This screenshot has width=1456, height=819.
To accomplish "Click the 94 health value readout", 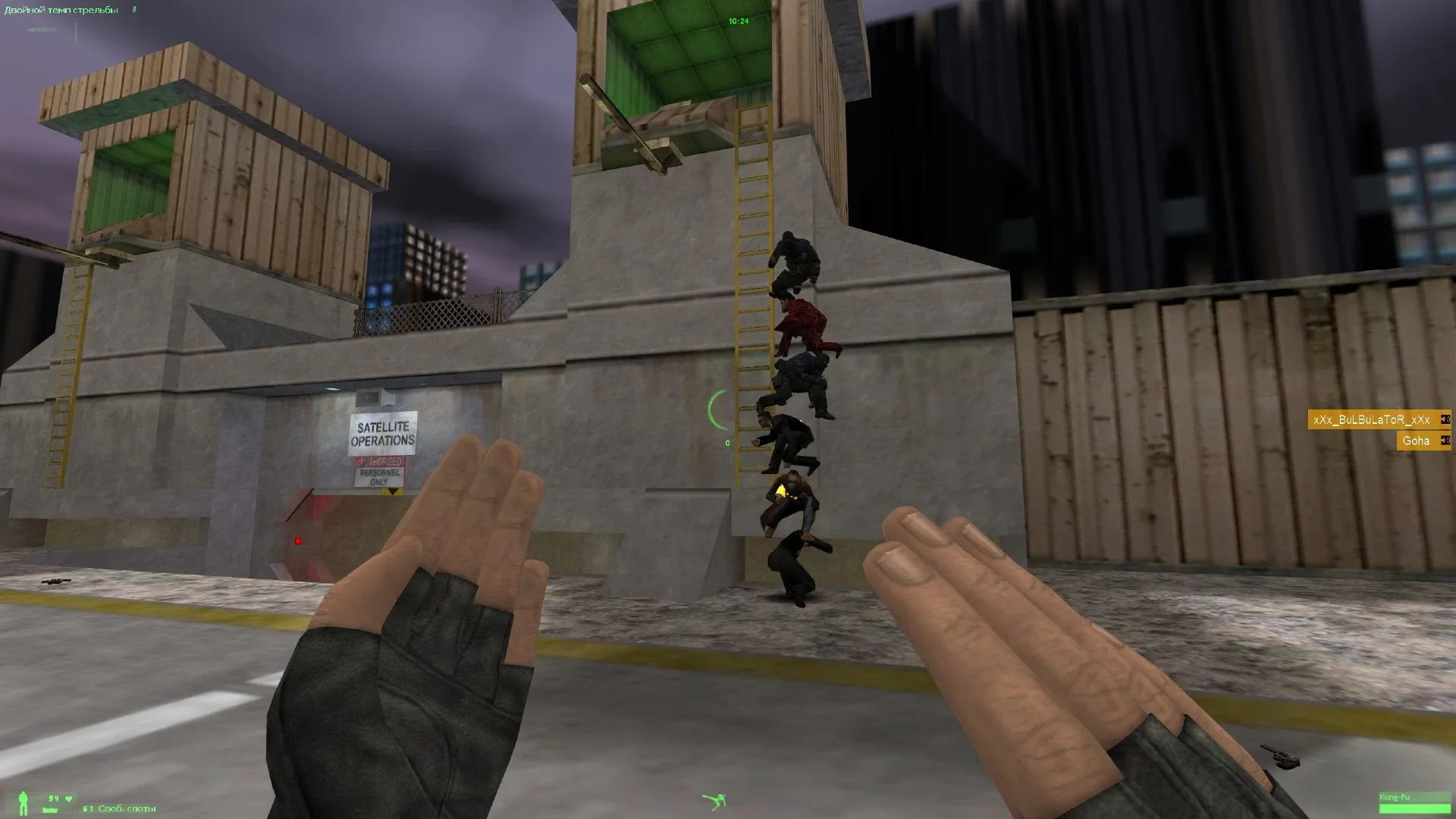I will [x=53, y=798].
